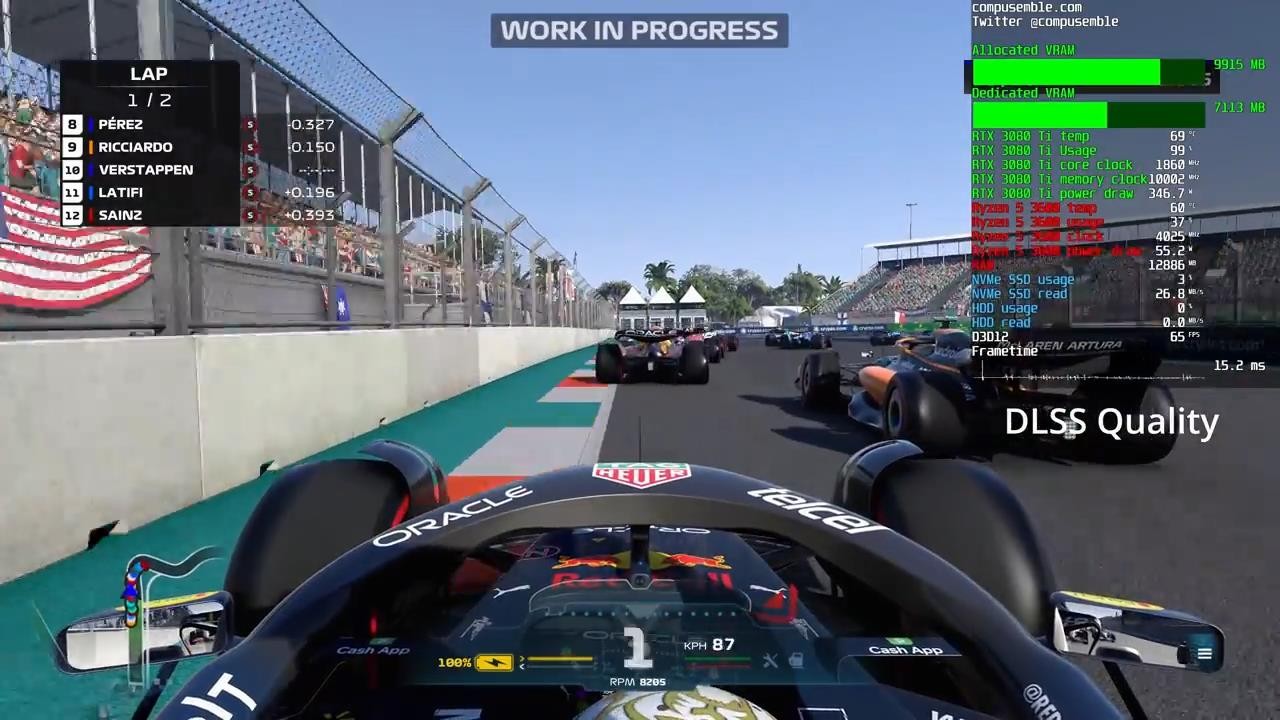Select VERSTAPPEN in the position list
Image resolution: width=1280 pixels, height=720 pixels.
click(x=146, y=169)
